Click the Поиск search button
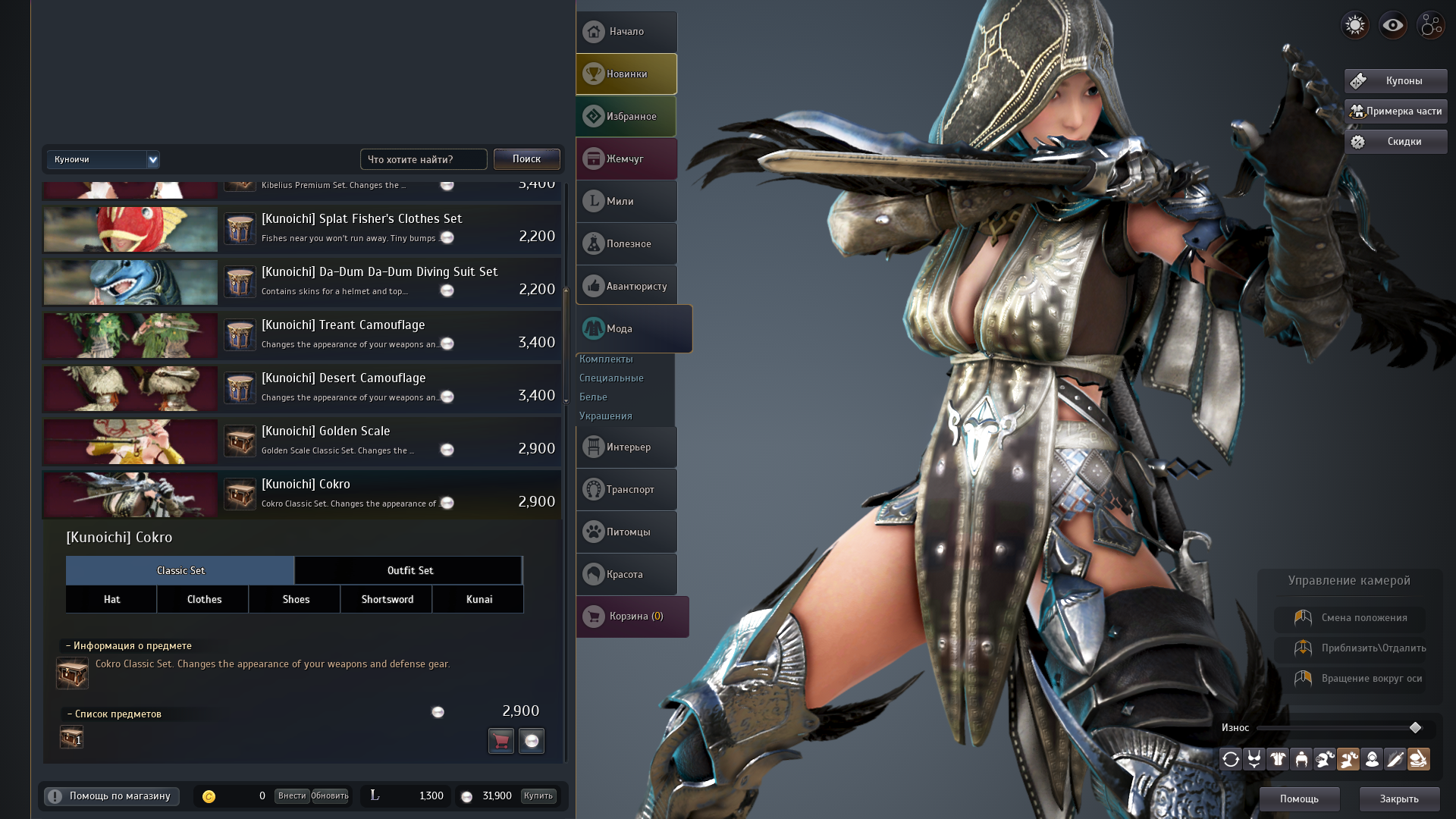 point(526,159)
